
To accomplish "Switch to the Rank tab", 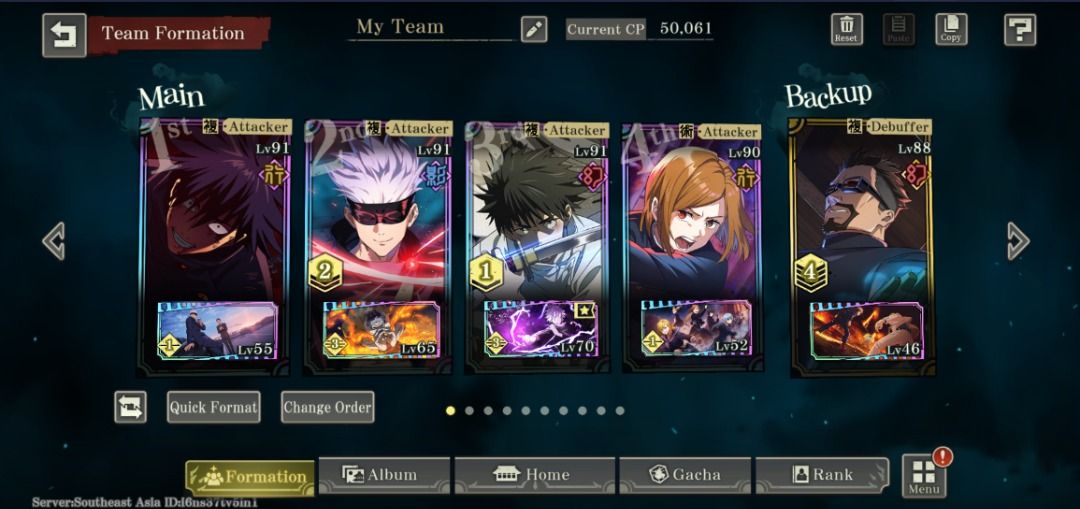I will click(821, 475).
